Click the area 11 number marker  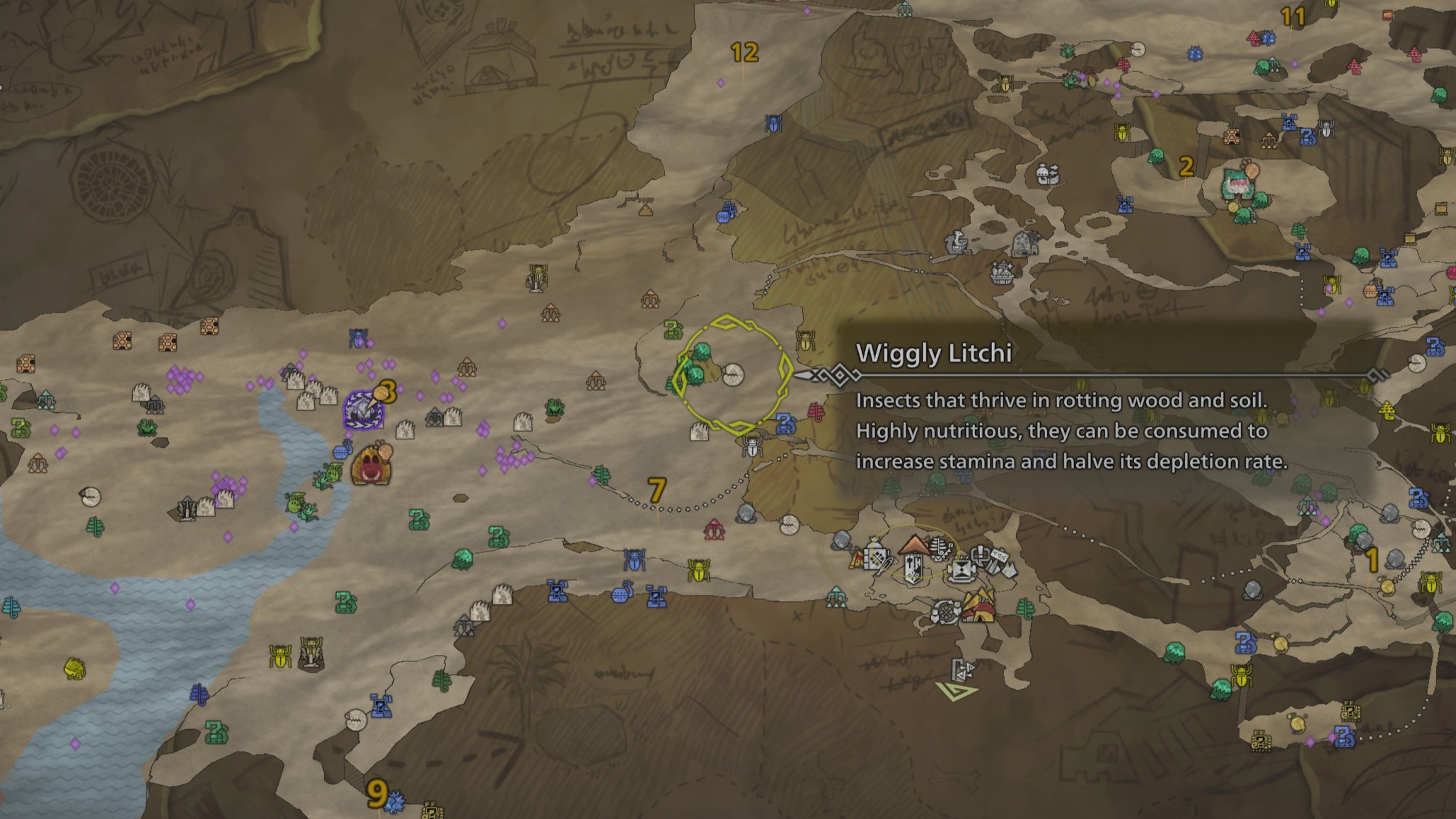(x=1293, y=17)
